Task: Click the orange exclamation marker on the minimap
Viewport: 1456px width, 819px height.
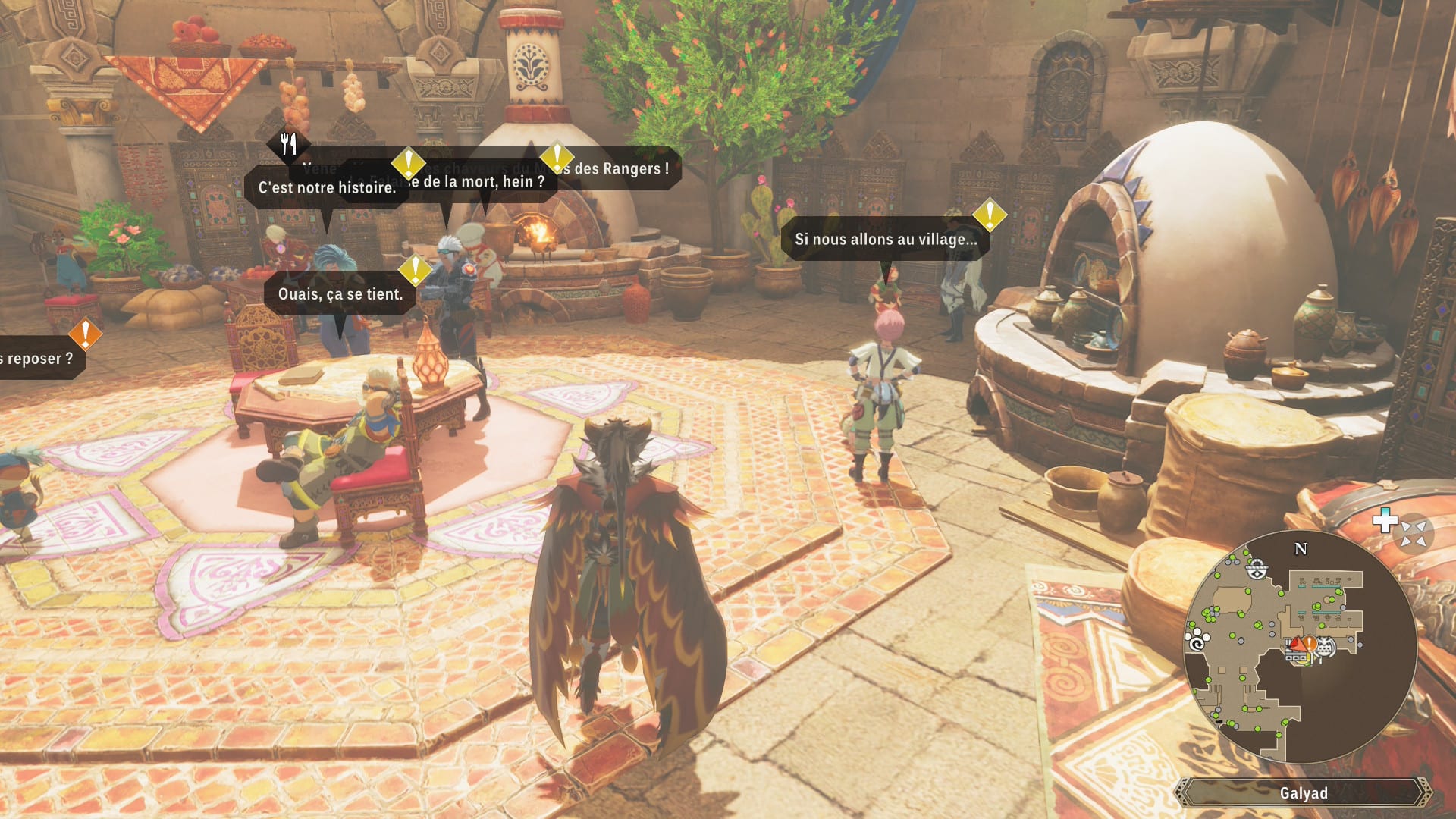Action: click(1310, 643)
